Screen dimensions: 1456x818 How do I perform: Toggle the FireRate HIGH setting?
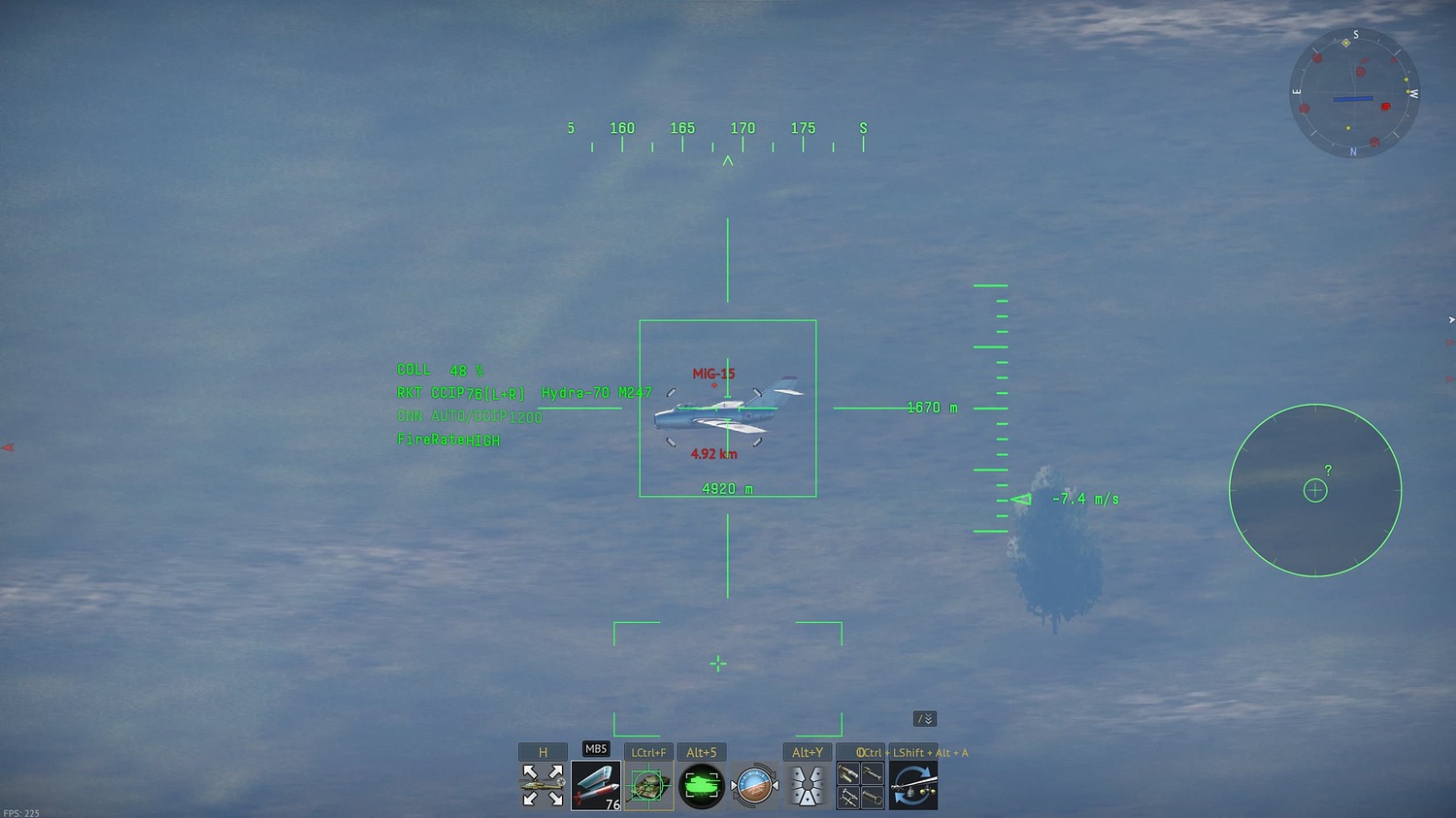pyautogui.click(x=447, y=439)
